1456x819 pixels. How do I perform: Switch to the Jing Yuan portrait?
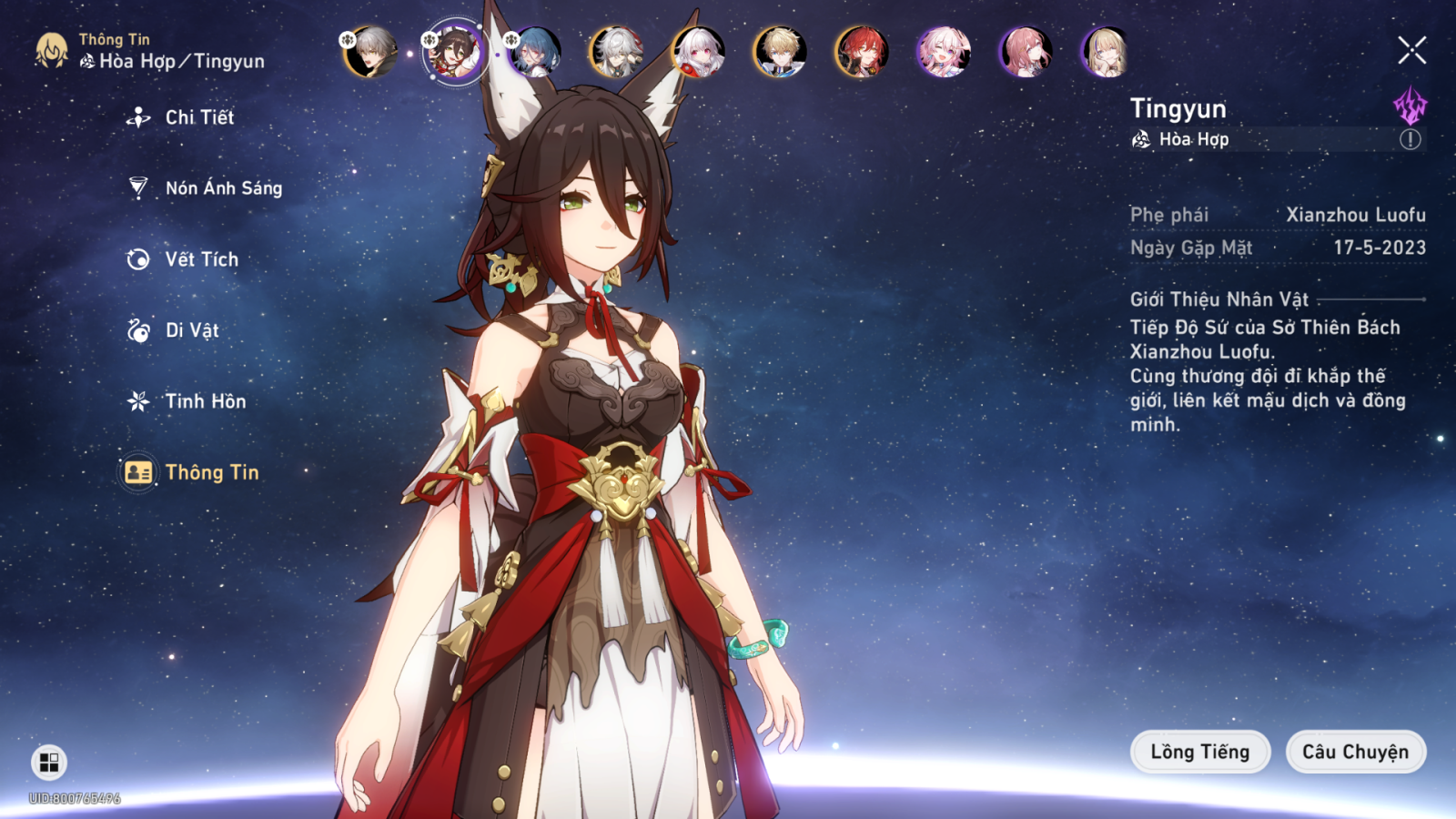click(617, 52)
